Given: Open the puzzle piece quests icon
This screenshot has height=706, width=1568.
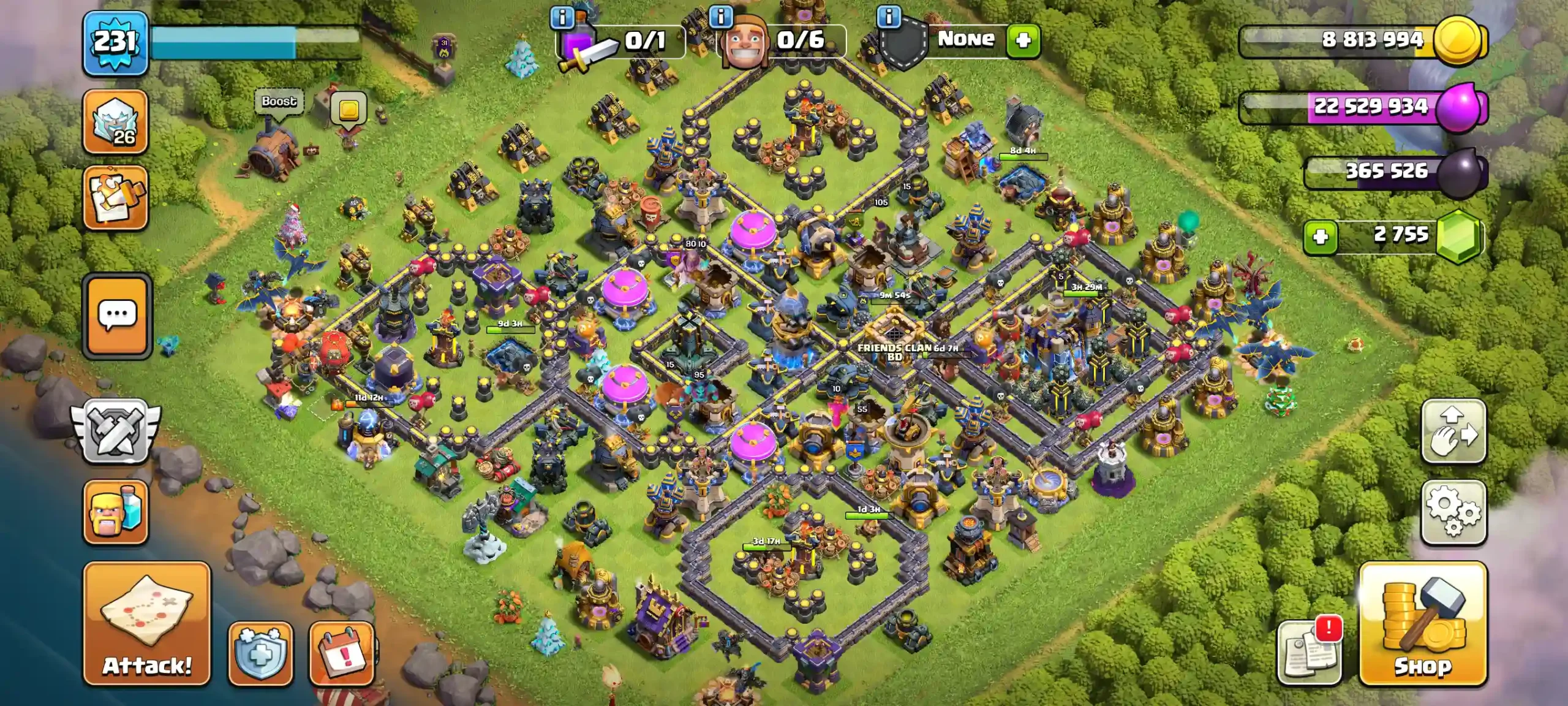Looking at the screenshot, I should [116, 197].
